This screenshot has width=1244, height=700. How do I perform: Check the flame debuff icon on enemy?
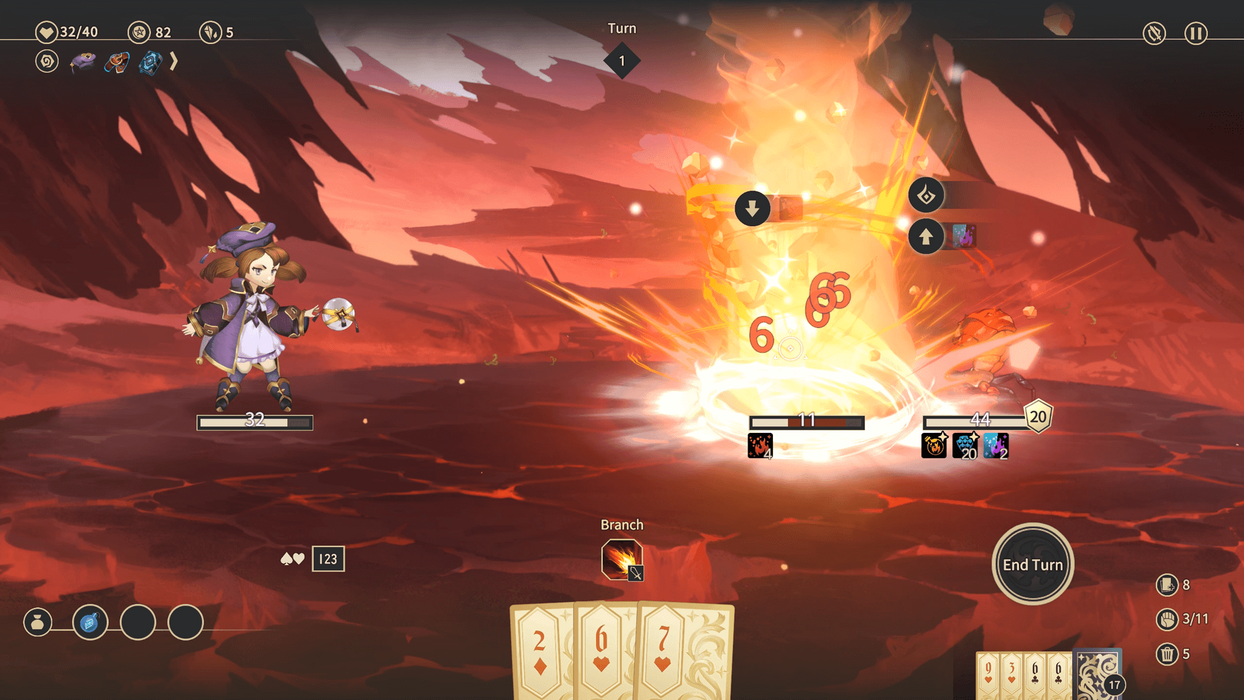point(760,445)
